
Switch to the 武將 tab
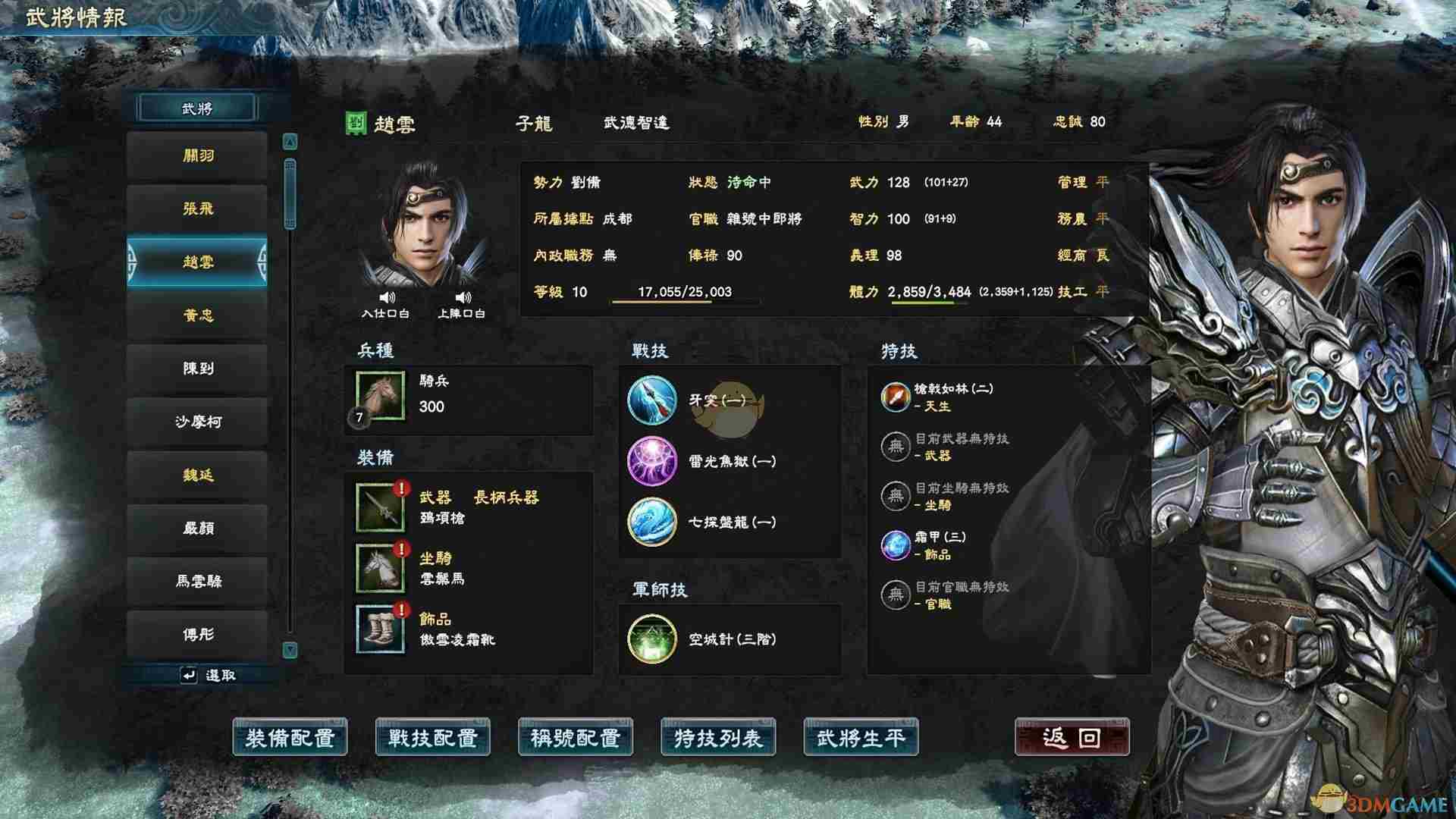click(197, 107)
